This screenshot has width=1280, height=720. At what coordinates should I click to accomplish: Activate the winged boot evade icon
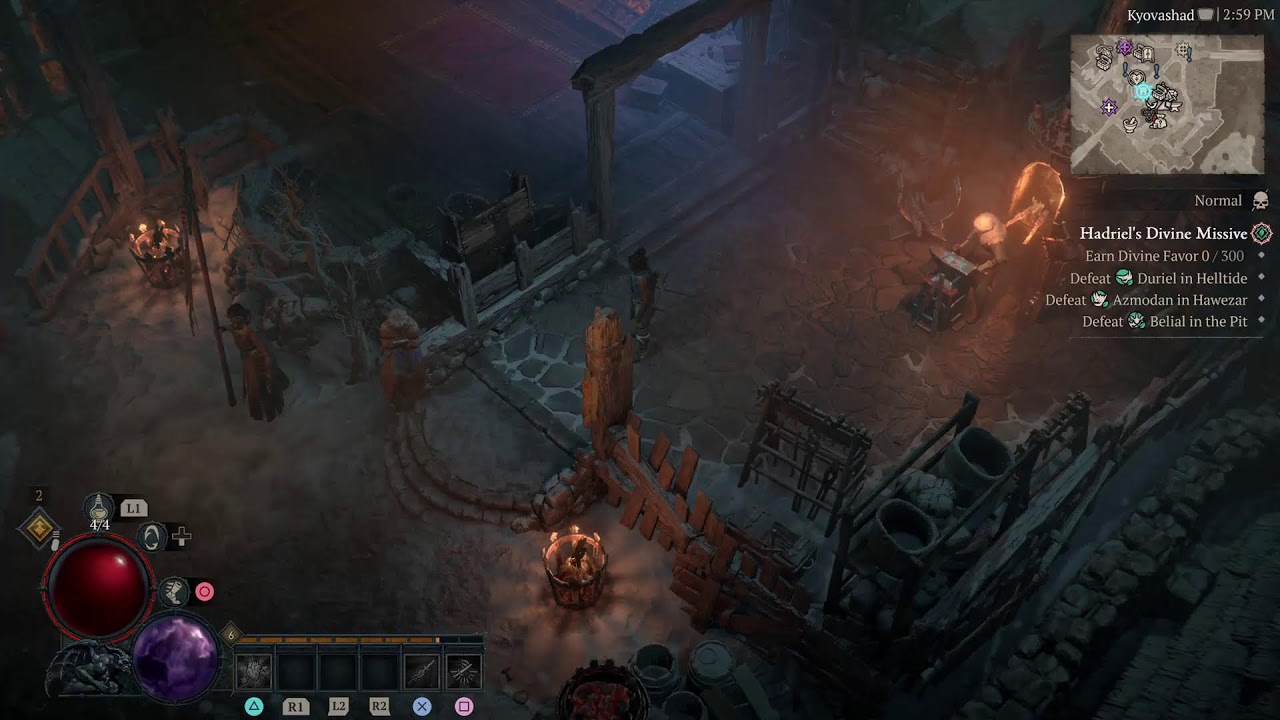pos(174,592)
